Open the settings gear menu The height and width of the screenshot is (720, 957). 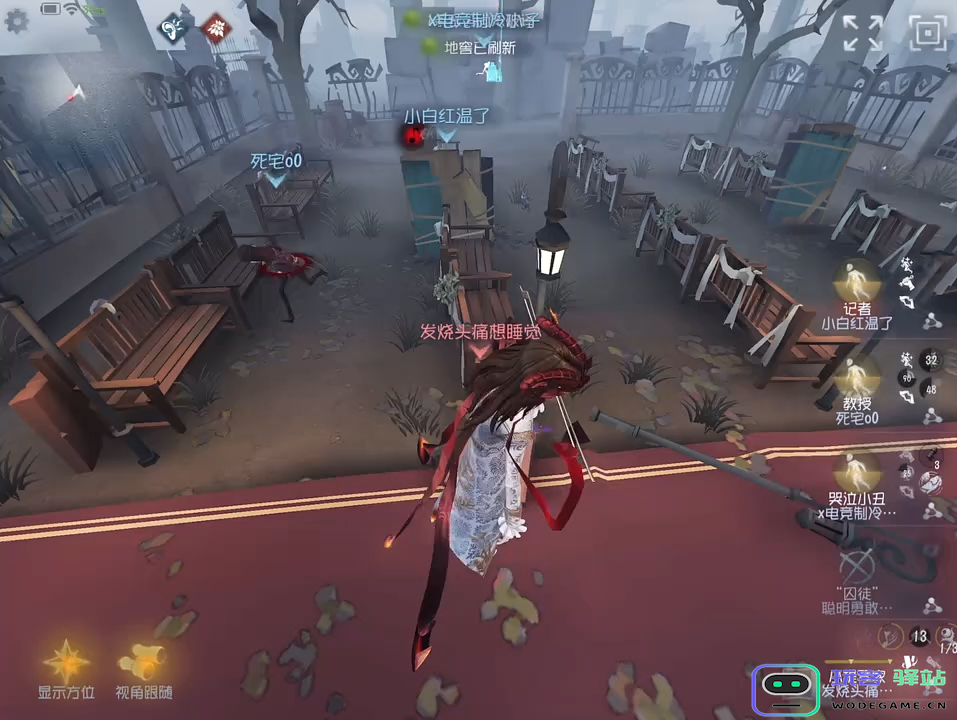[17, 21]
